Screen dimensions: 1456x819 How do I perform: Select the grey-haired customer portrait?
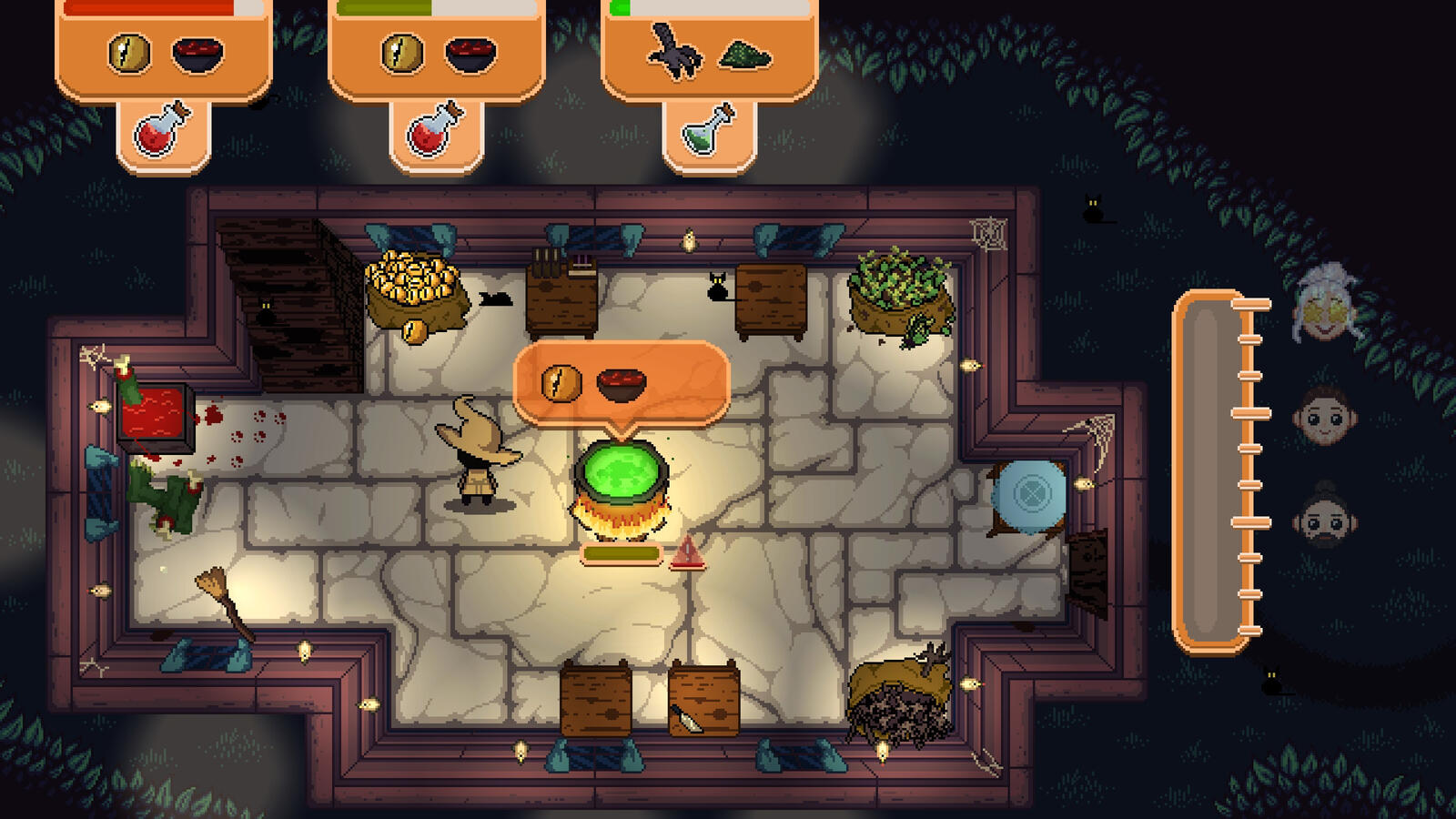(x=1325, y=305)
